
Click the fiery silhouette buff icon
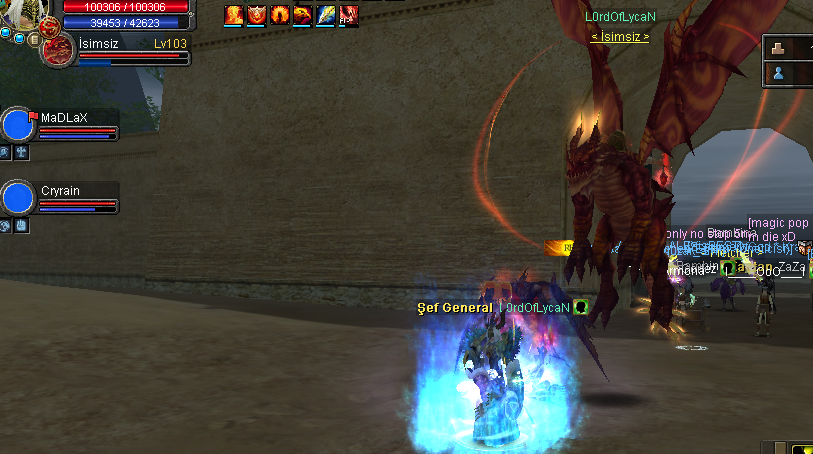(280, 15)
